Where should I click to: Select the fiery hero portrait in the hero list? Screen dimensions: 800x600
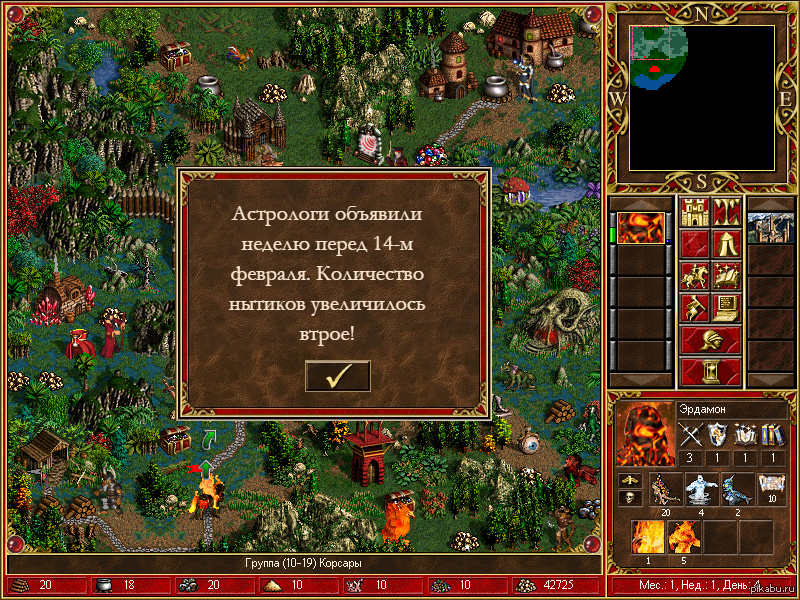tap(639, 228)
